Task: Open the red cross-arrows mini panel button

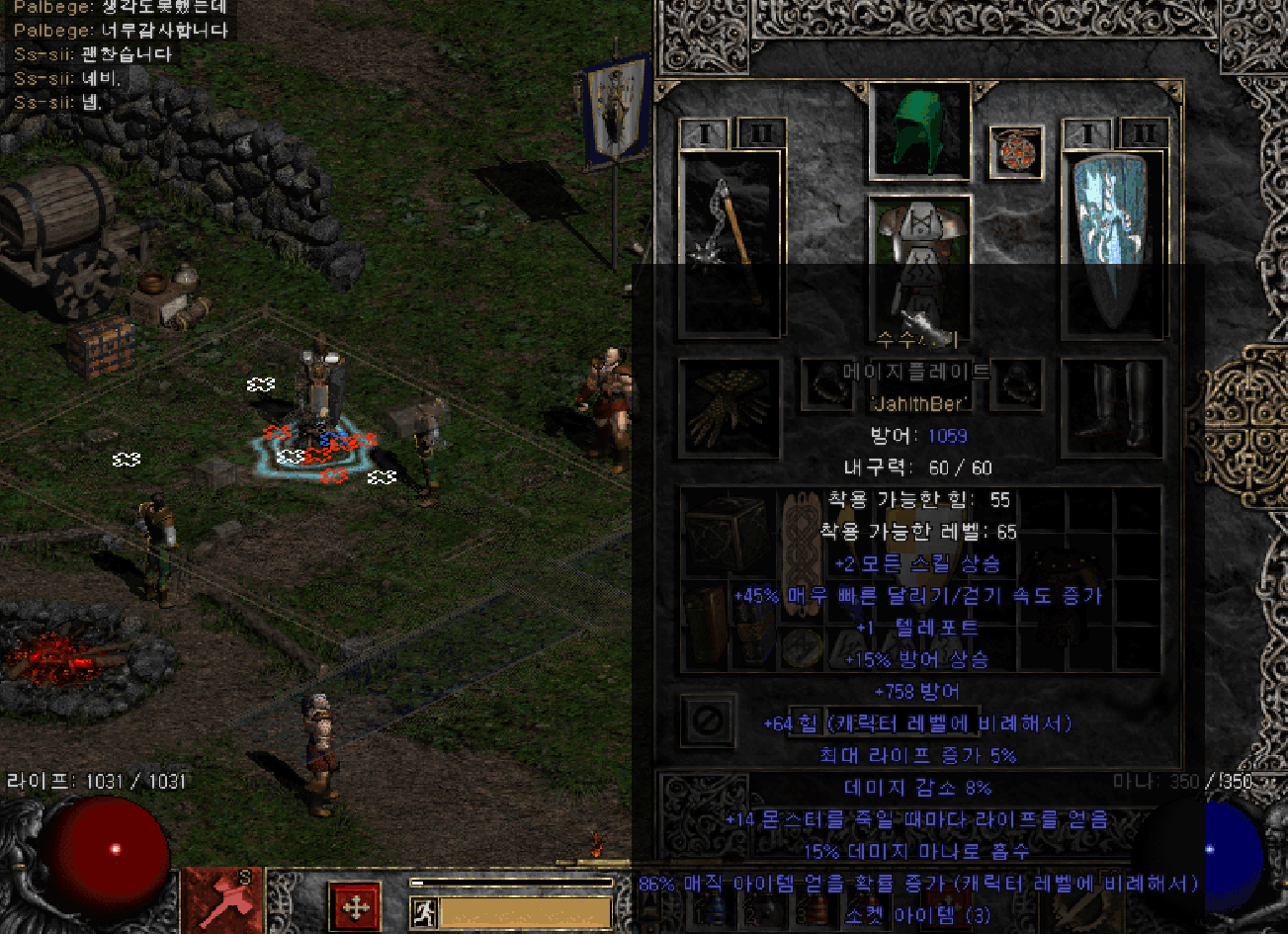Action: coord(354,906)
